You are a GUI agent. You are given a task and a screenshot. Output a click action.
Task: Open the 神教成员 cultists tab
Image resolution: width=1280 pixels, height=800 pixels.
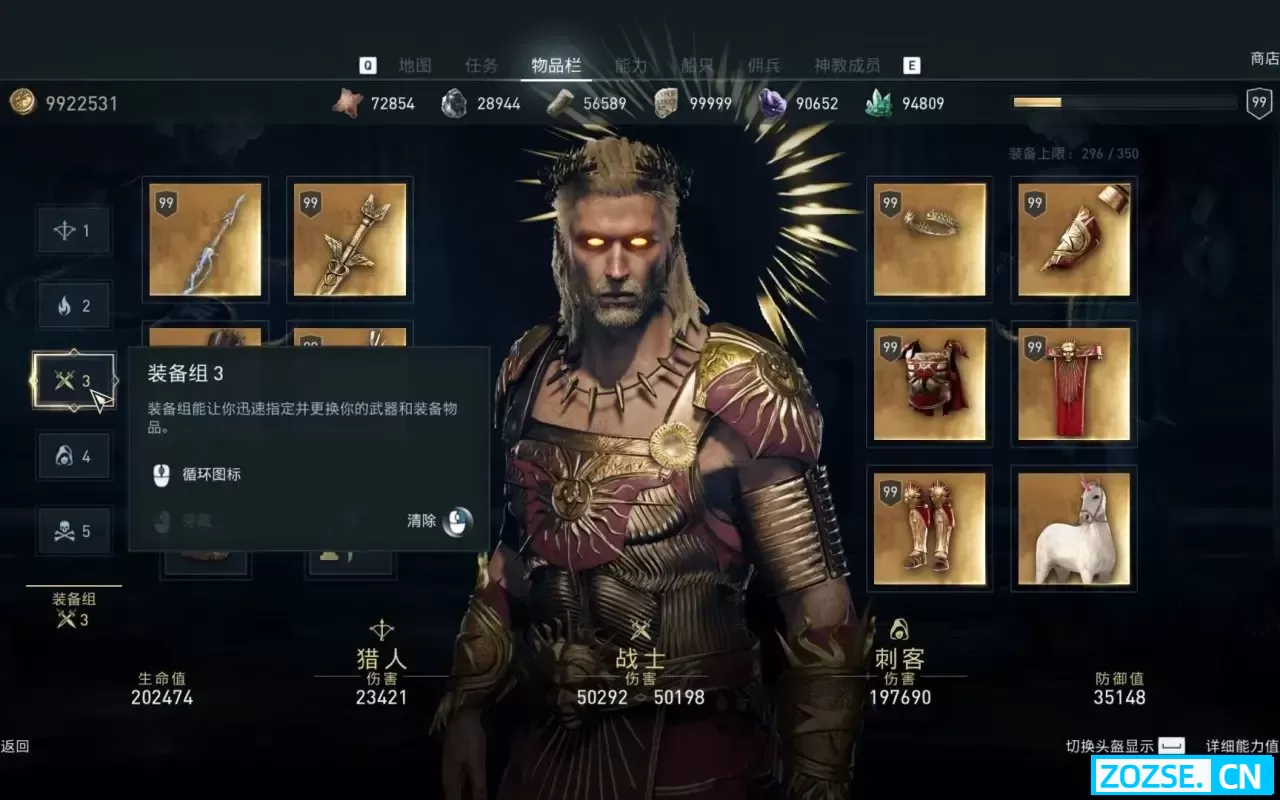coord(847,66)
